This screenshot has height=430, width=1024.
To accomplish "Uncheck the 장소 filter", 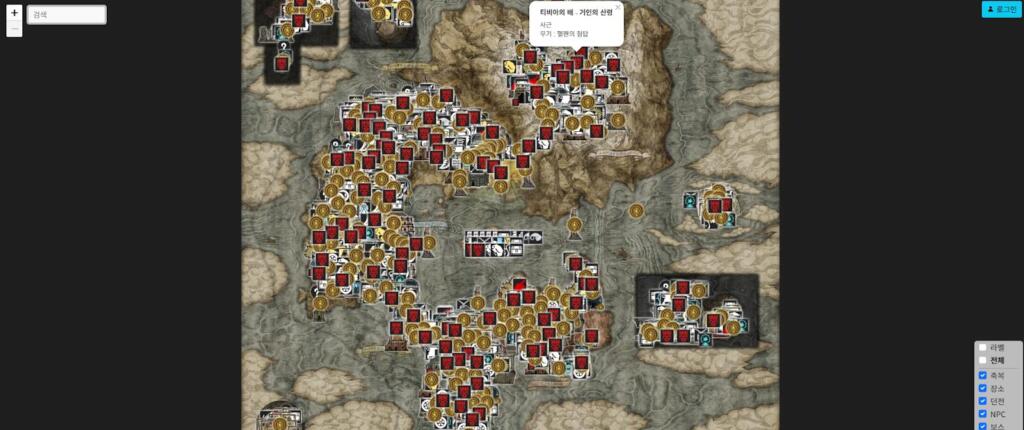I will tap(982, 388).
